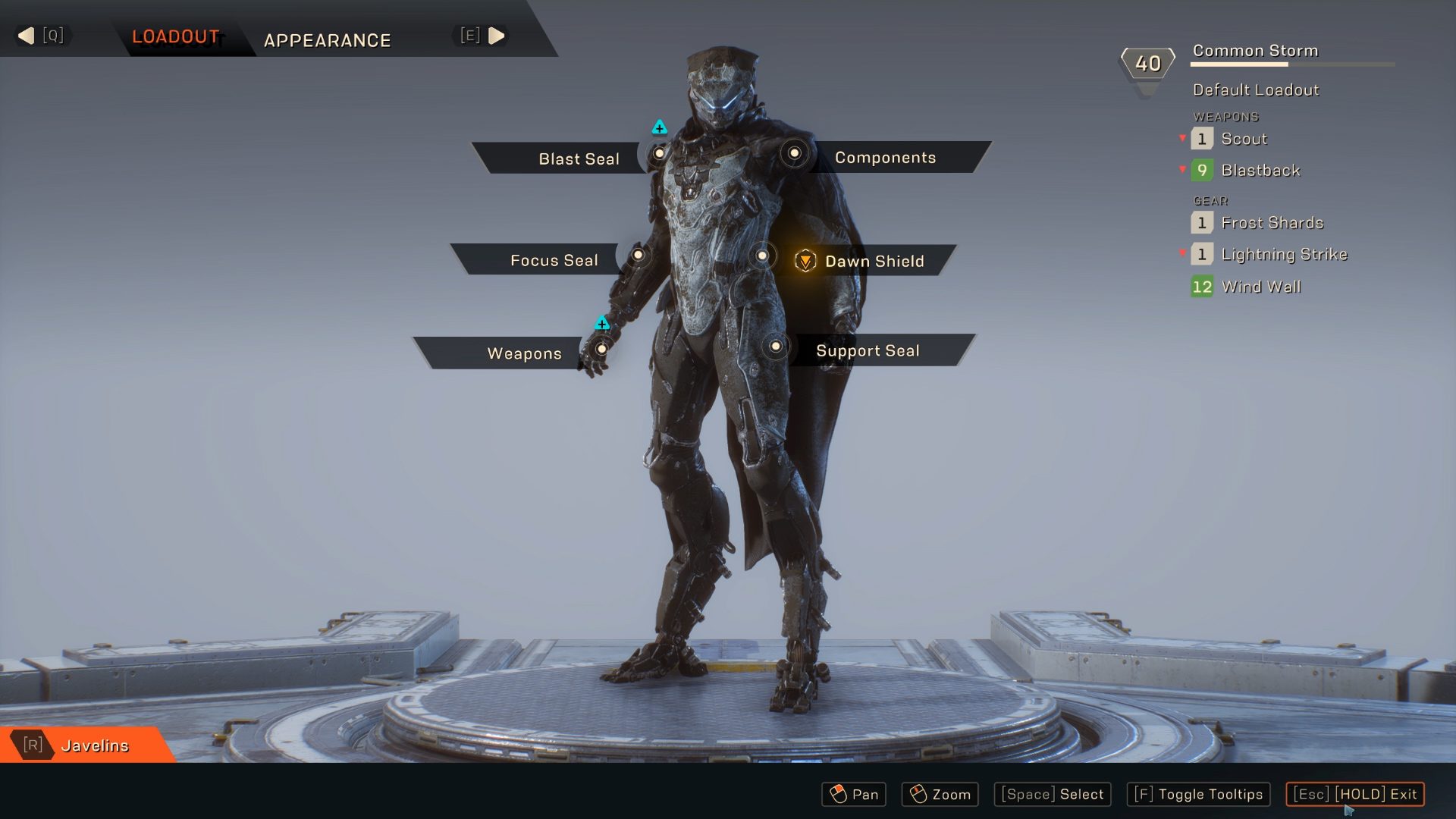Click the previous tab left arrow

27,36
